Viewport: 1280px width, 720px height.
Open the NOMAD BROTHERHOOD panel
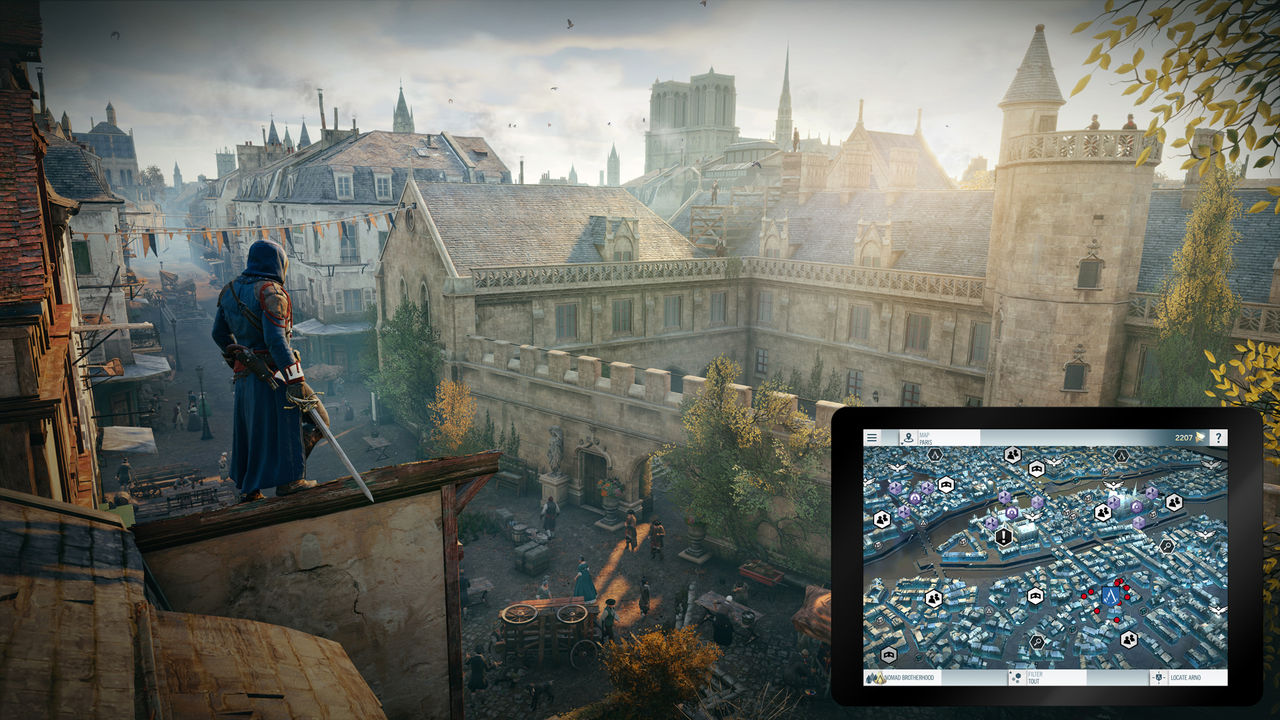(x=911, y=677)
